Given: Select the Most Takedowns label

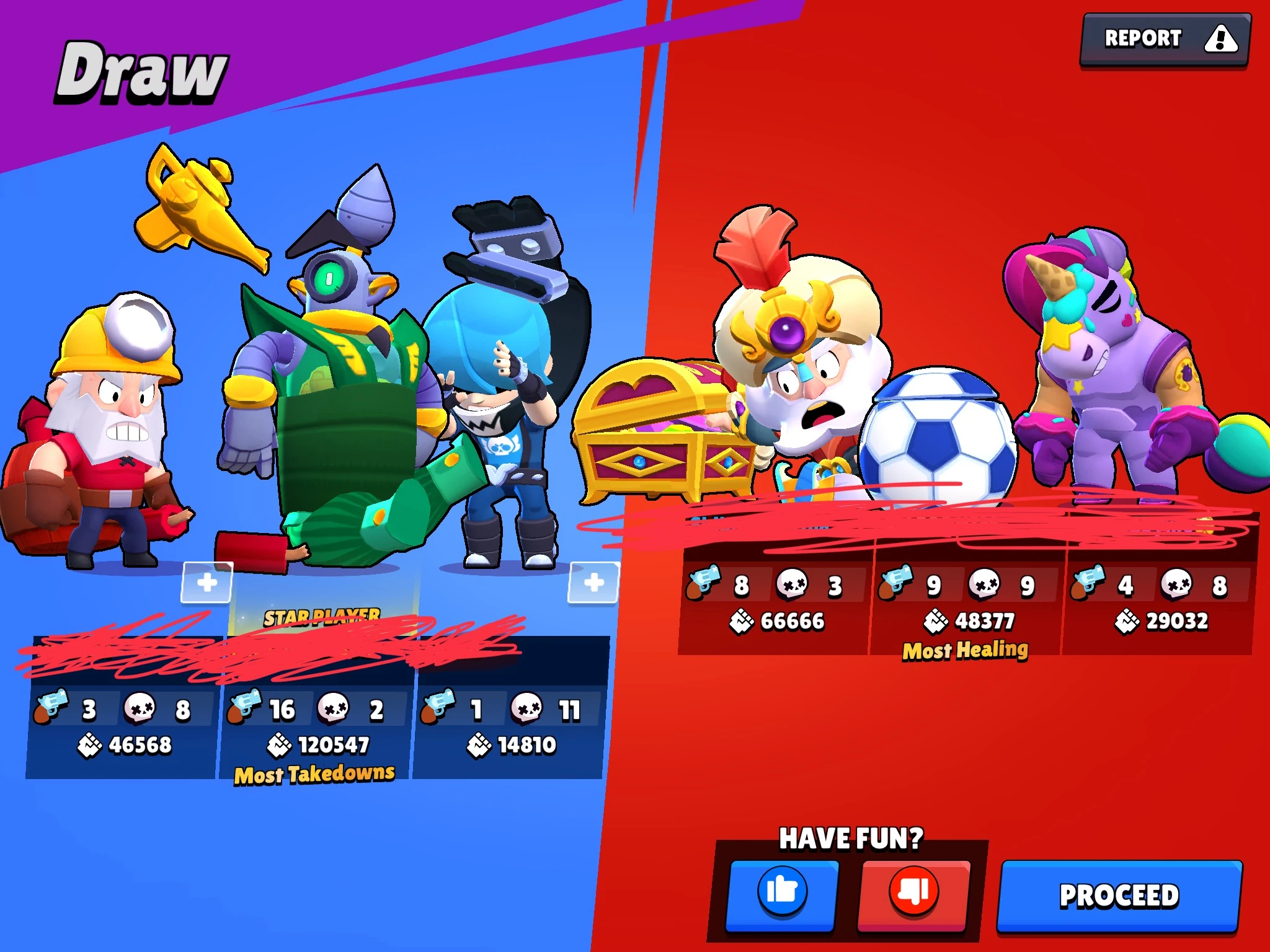Looking at the screenshot, I should tap(314, 773).
